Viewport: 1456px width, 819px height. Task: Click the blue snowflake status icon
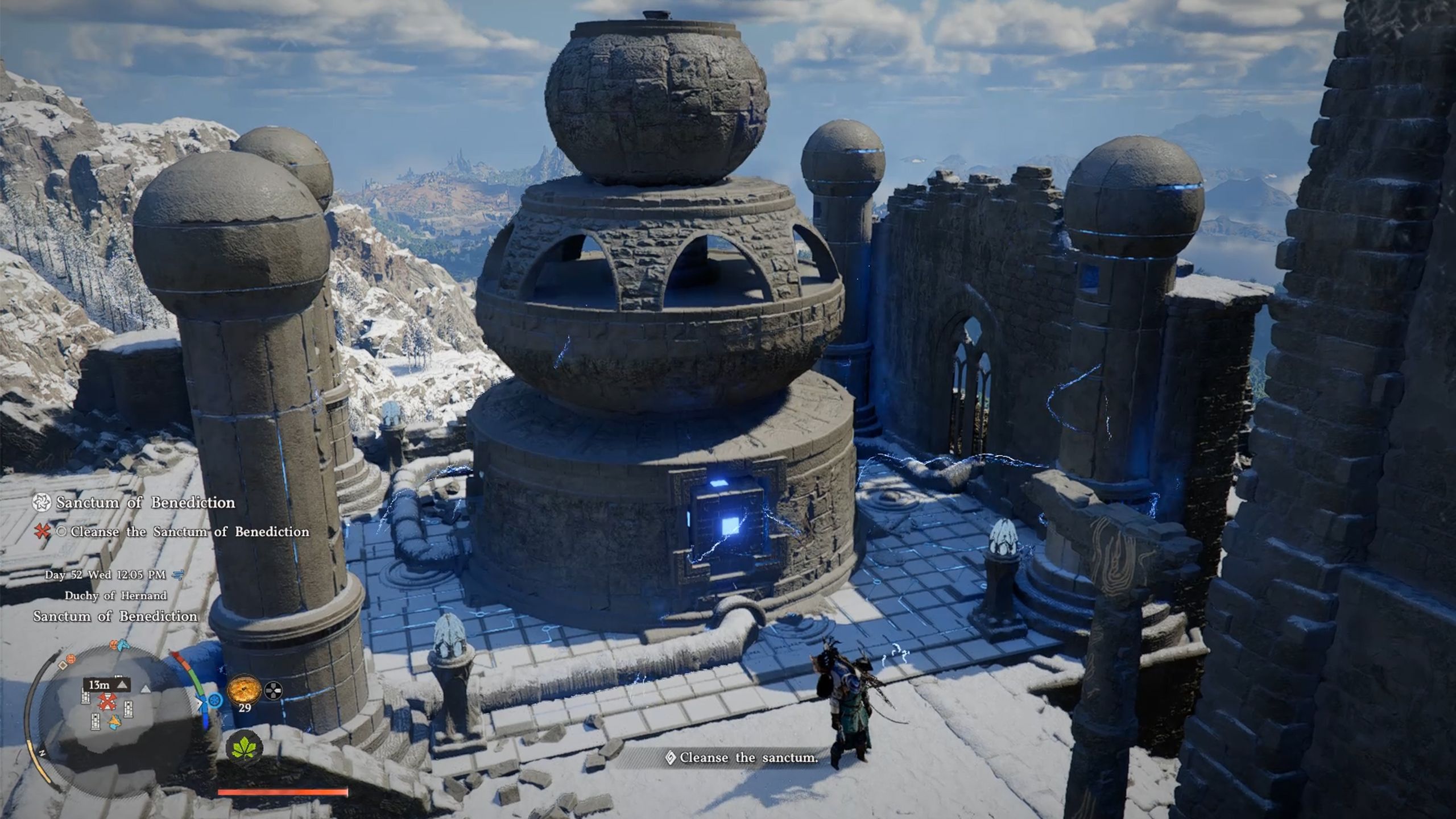point(215,701)
